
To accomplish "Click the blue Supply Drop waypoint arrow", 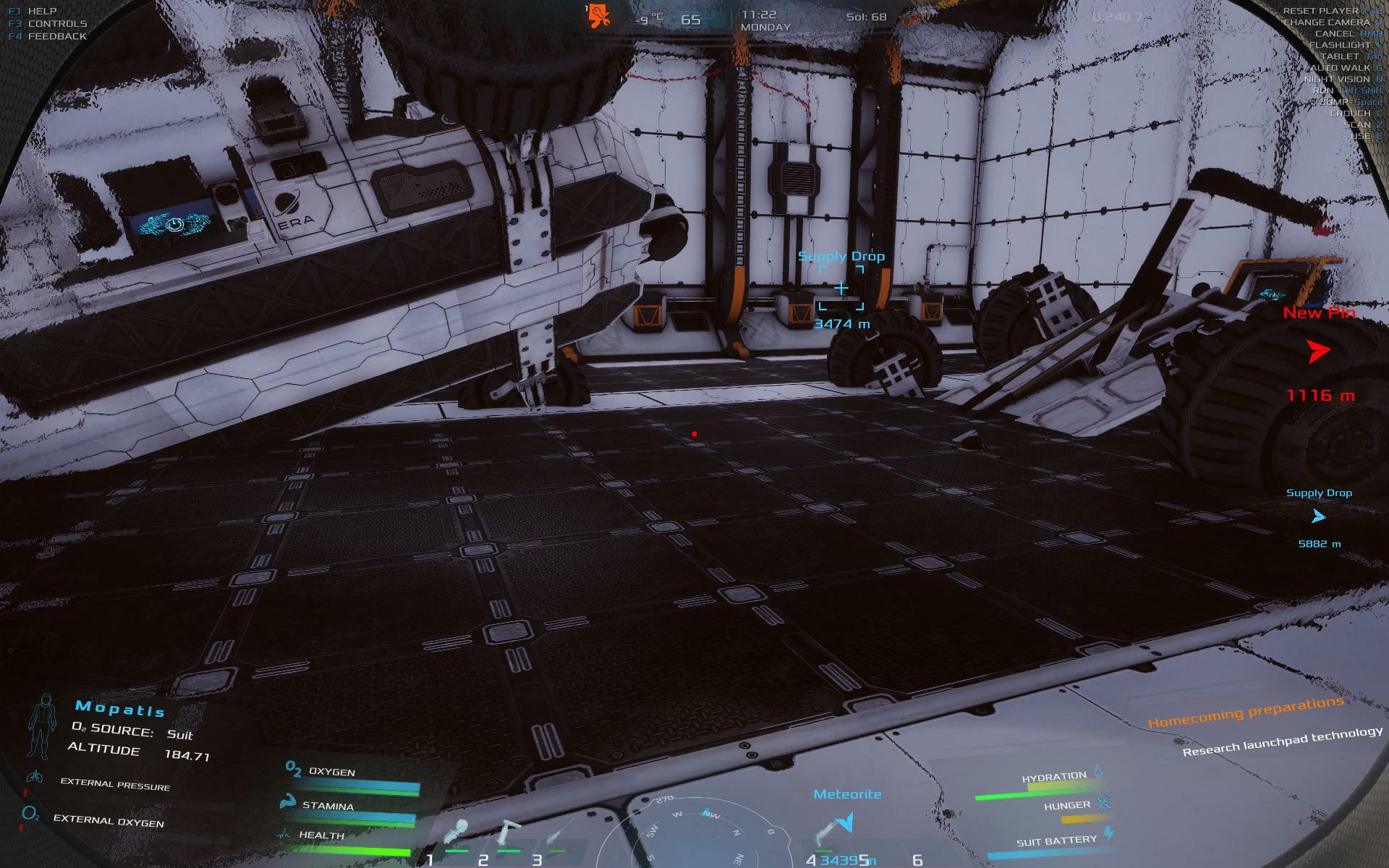I will coord(1318,516).
